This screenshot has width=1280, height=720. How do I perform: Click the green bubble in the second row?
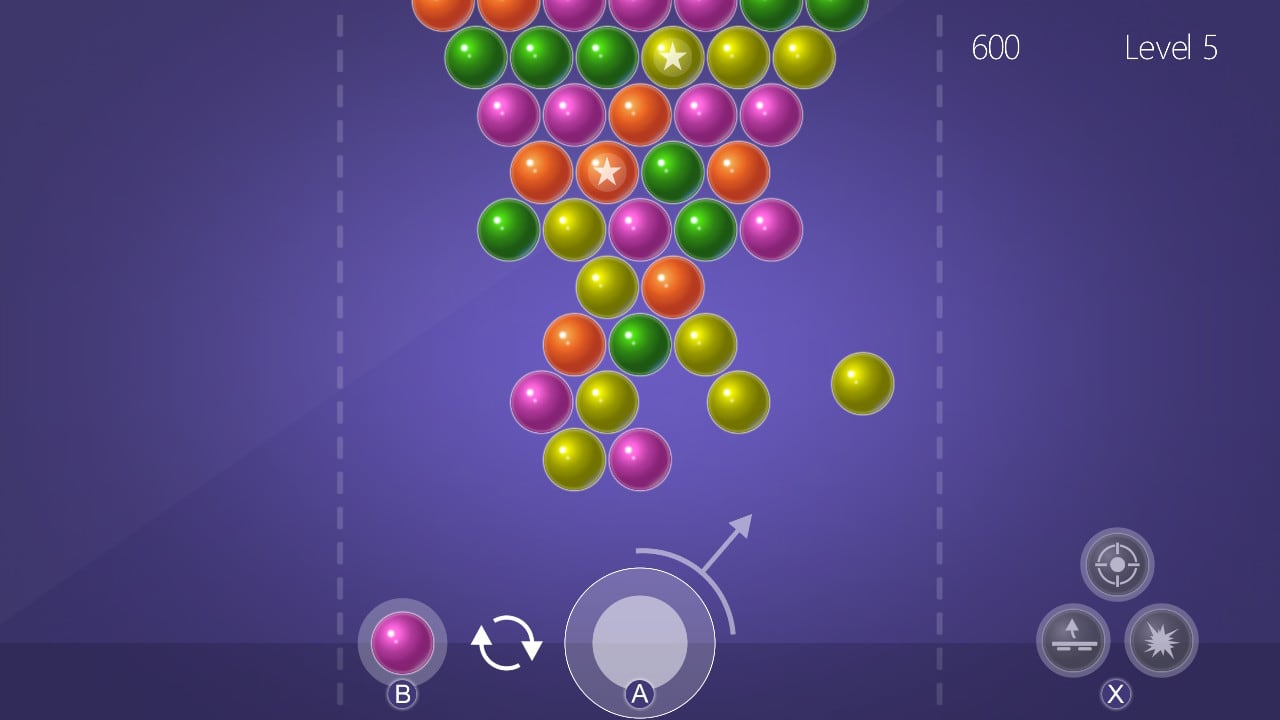(474, 57)
